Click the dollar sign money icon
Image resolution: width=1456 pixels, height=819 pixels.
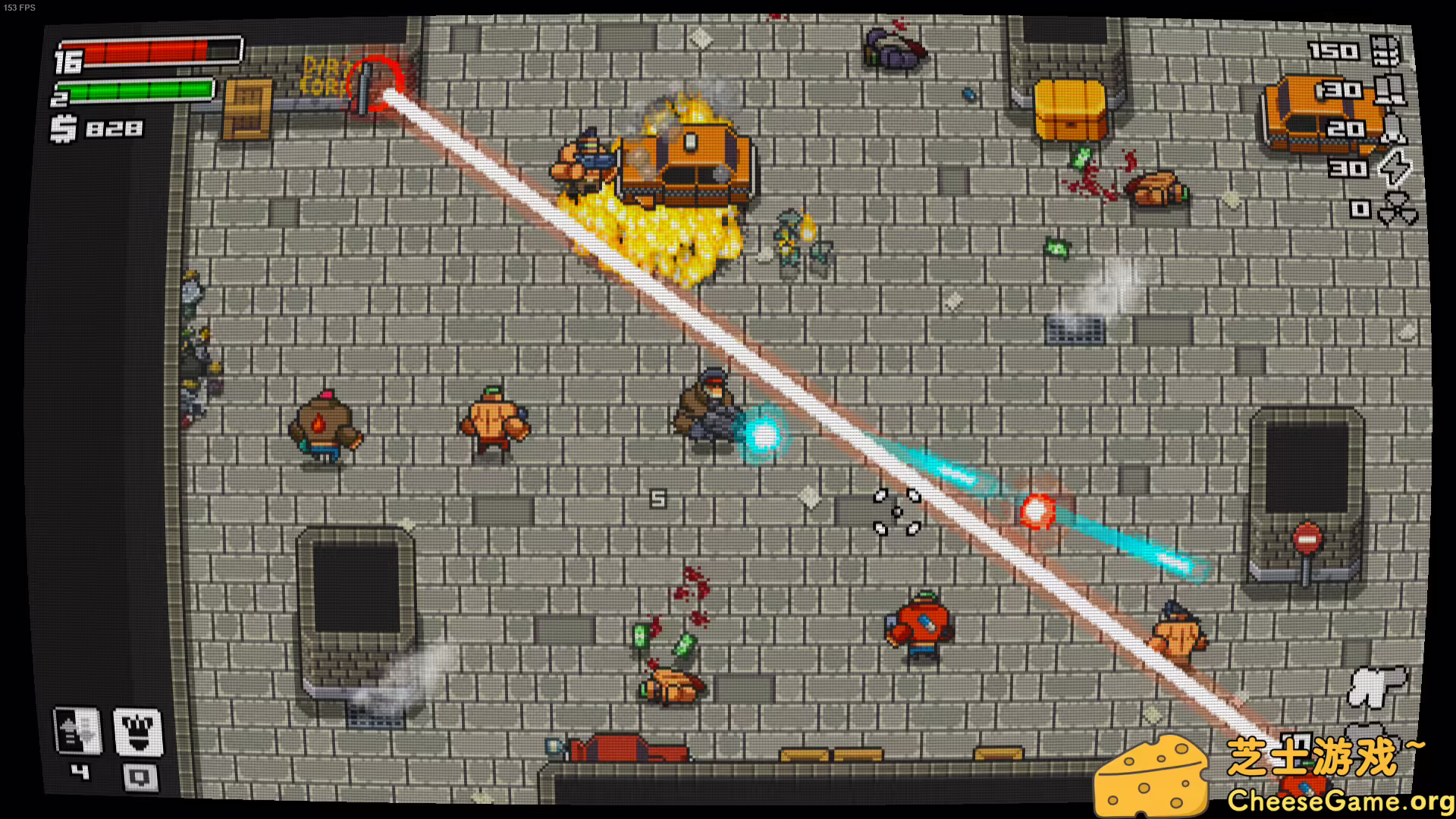62,129
